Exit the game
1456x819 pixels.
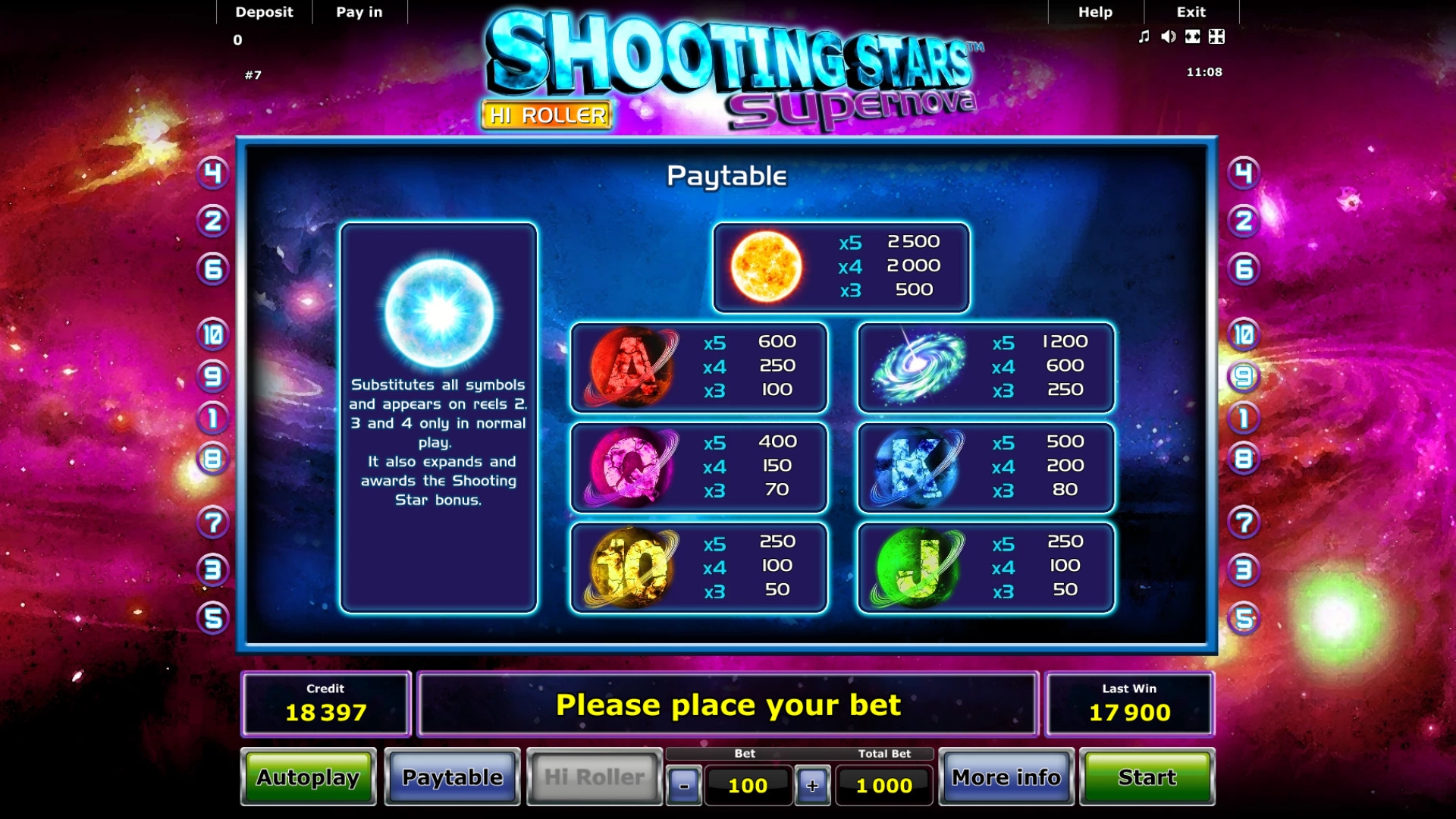coord(1191,12)
